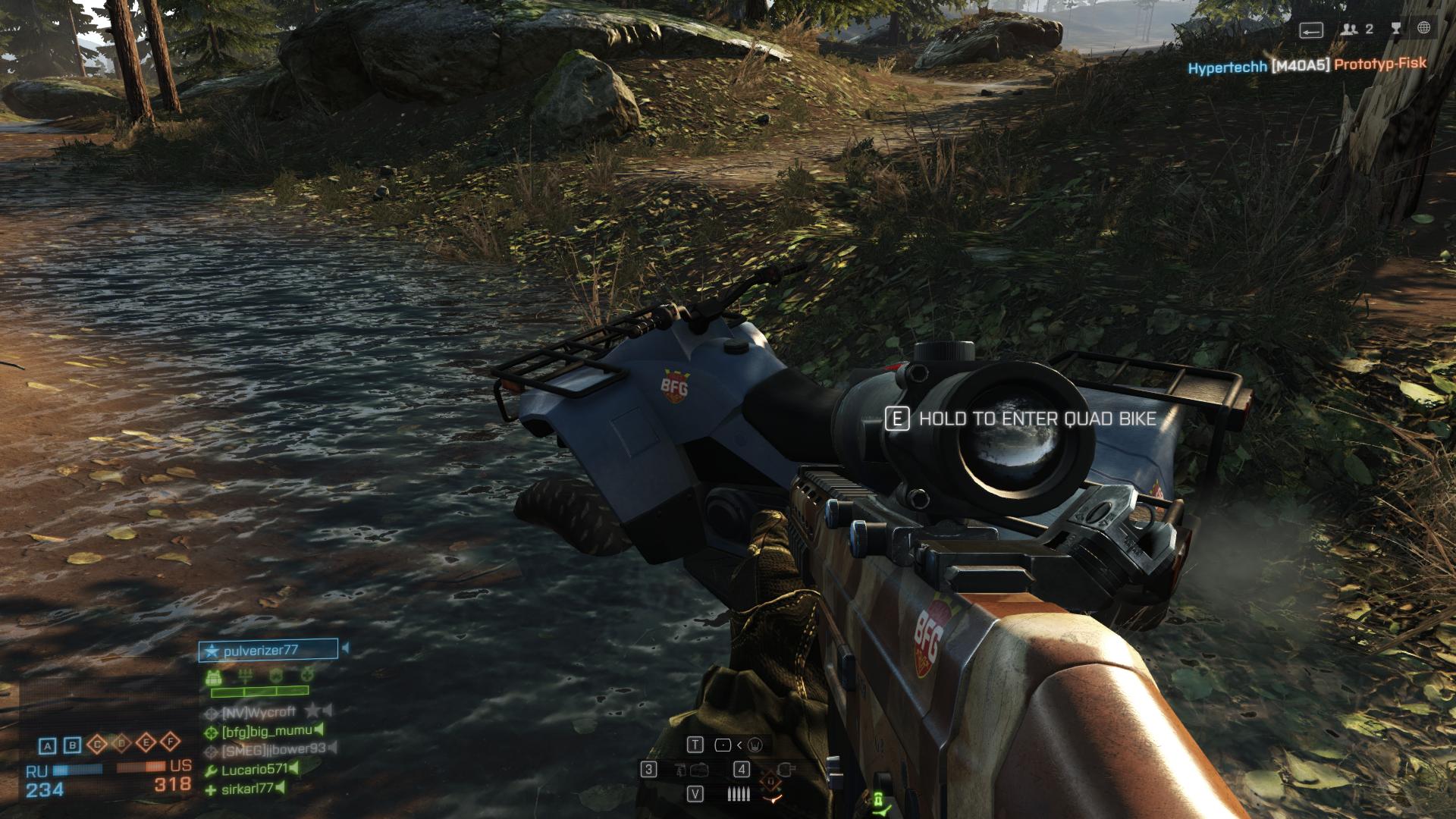The image size is (1456, 819).
Task: Click the trophy icon in the top bar
Action: tap(1396, 29)
